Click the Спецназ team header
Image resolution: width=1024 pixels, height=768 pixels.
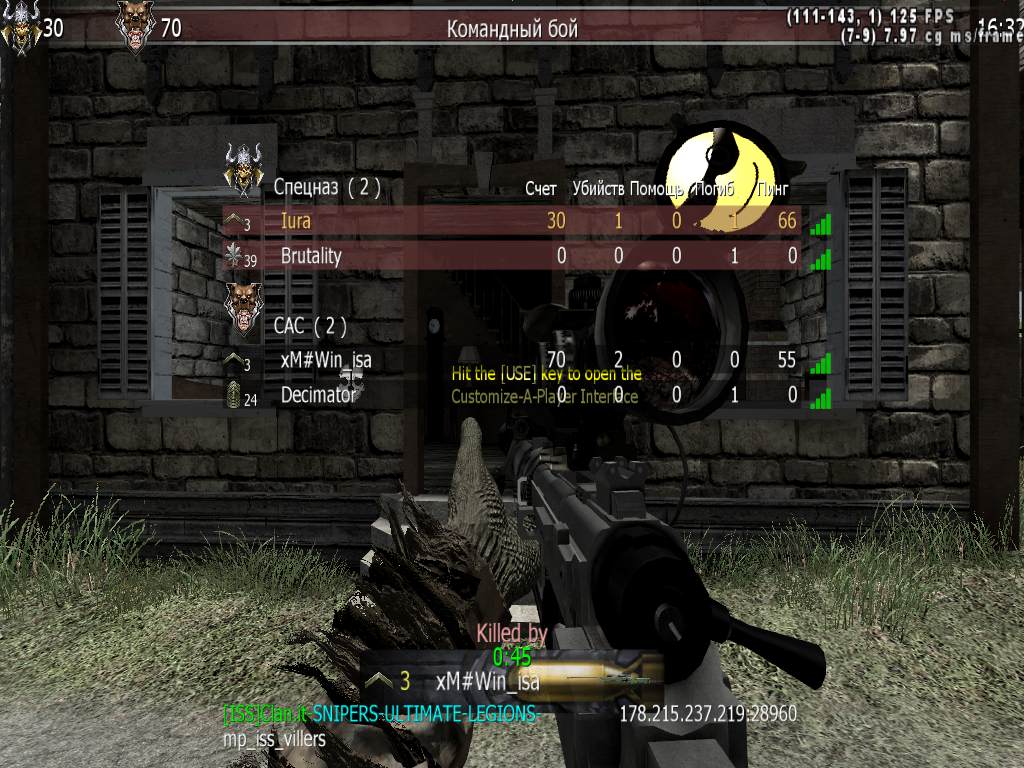point(326,187)
